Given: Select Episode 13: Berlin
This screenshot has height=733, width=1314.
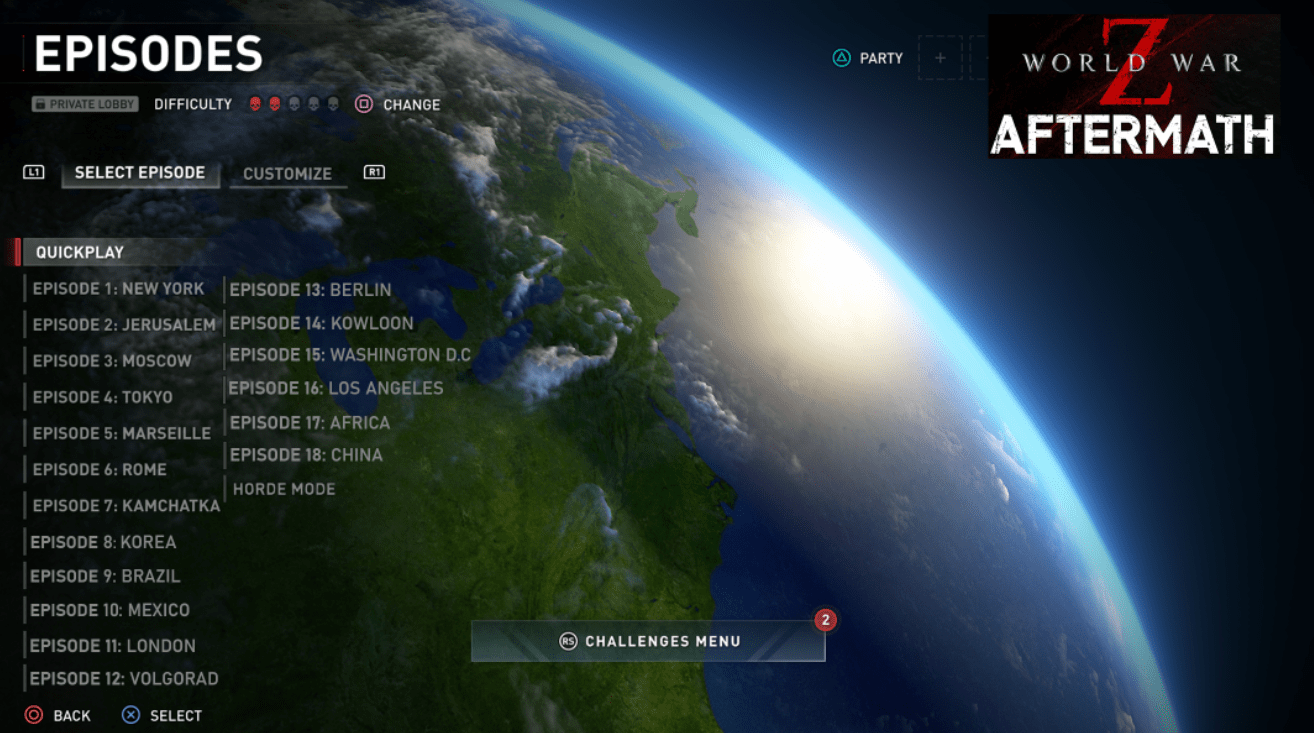Looking at the screenshot, I should pyautogui.click(x=311, y=290).
